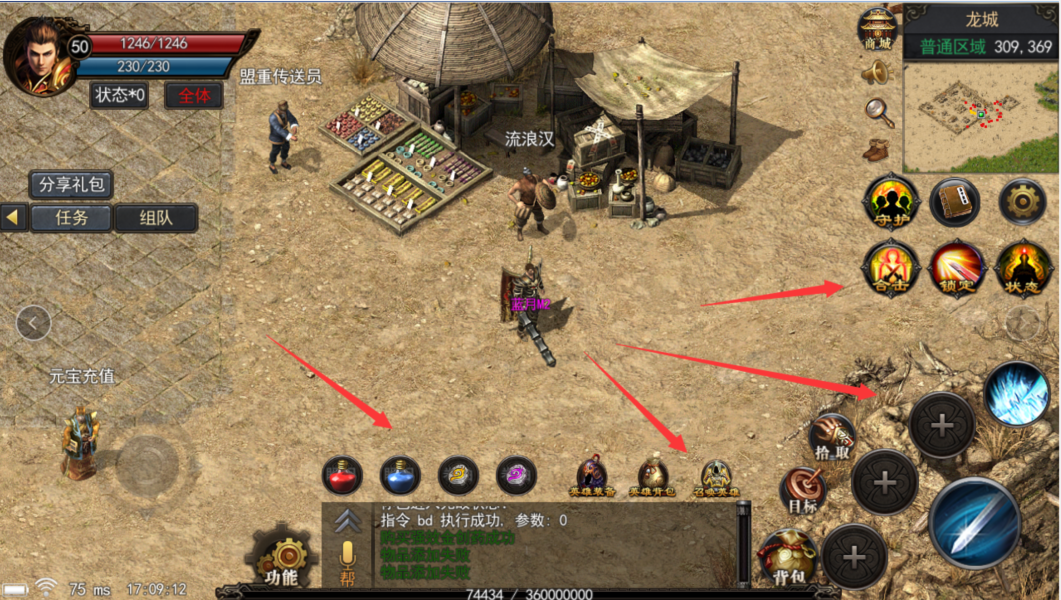The height and width of the screenshot is (600, 1061).
Task: Toggle the 锁定 target lock button
Action: pos(957,268)
